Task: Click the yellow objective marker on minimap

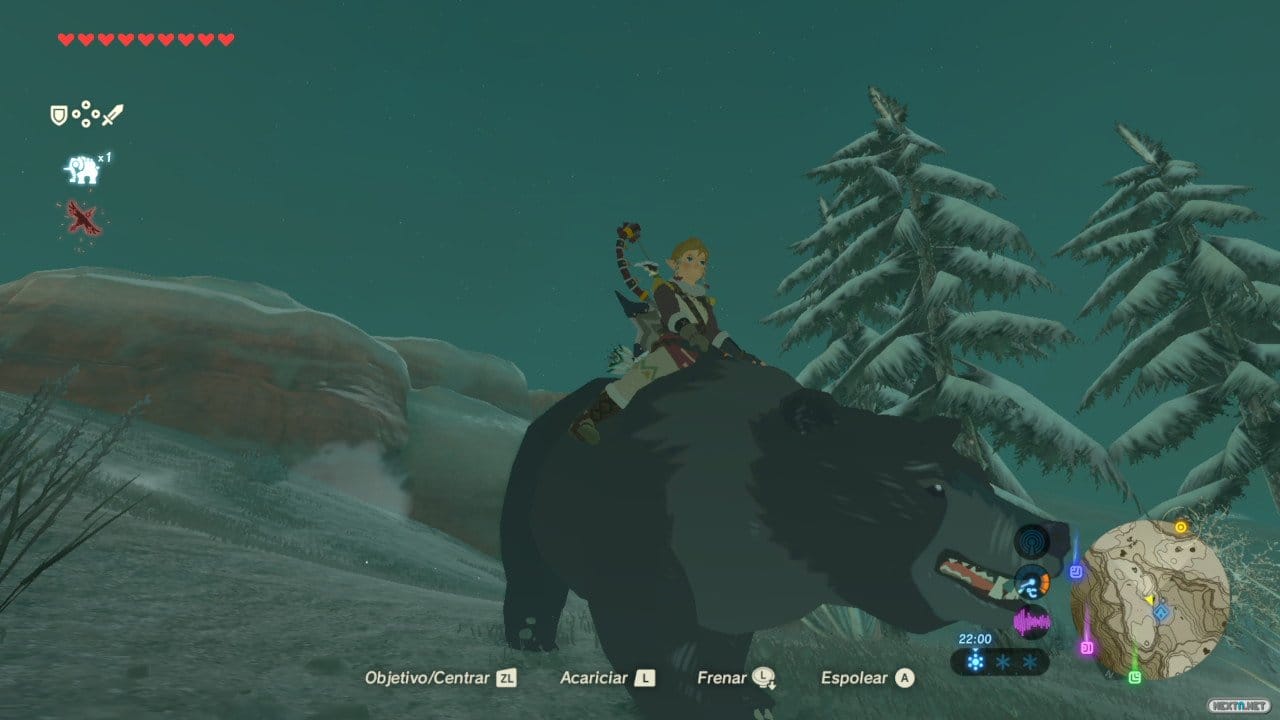Action: 1181,527
